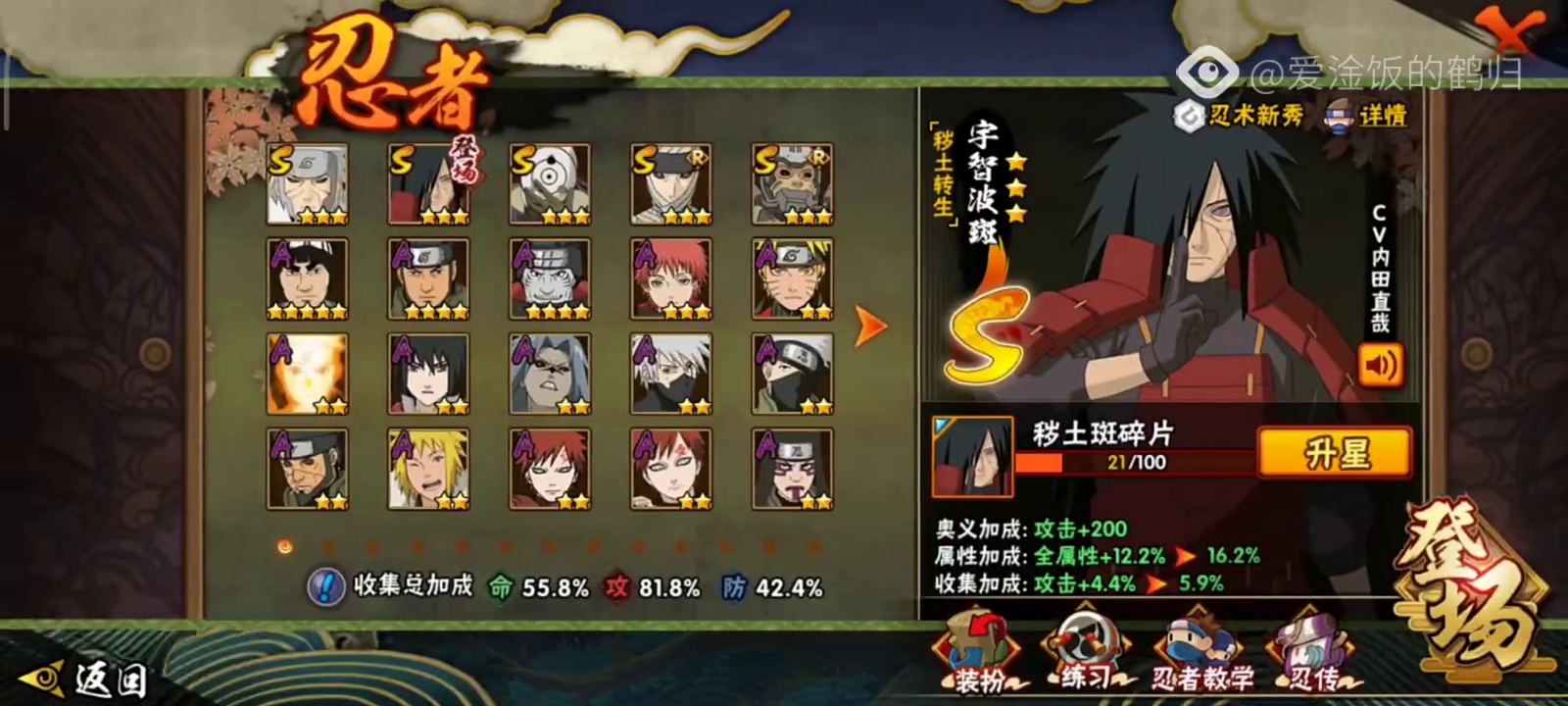Select the S-rank Madara portrait marked 登场
1568x706 pixels.
(x=428, y=184)
